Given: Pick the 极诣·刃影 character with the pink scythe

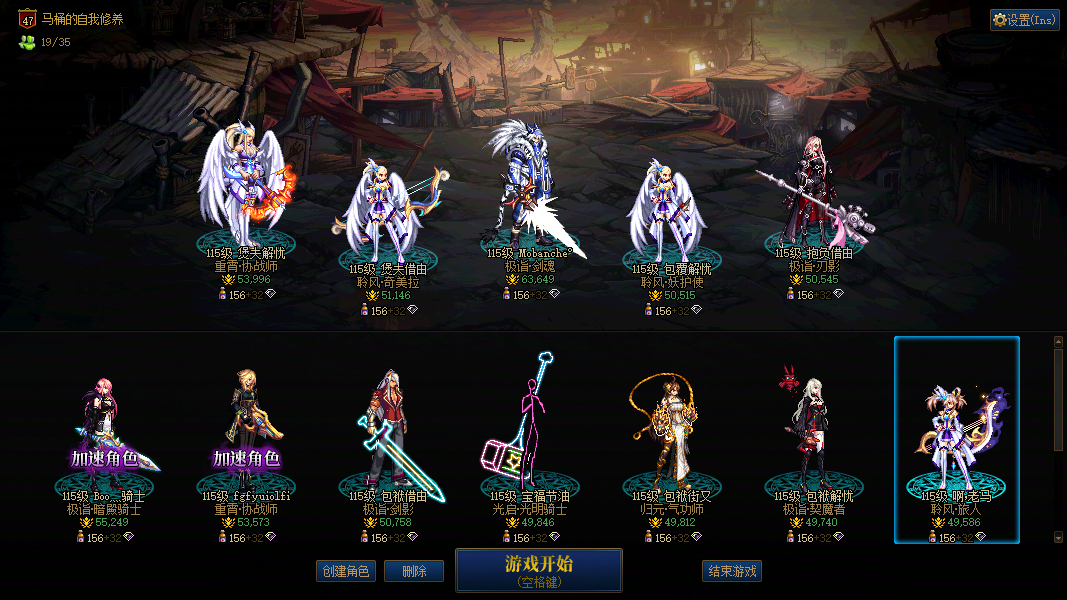Looking at the screenshot, I should 812,195.
